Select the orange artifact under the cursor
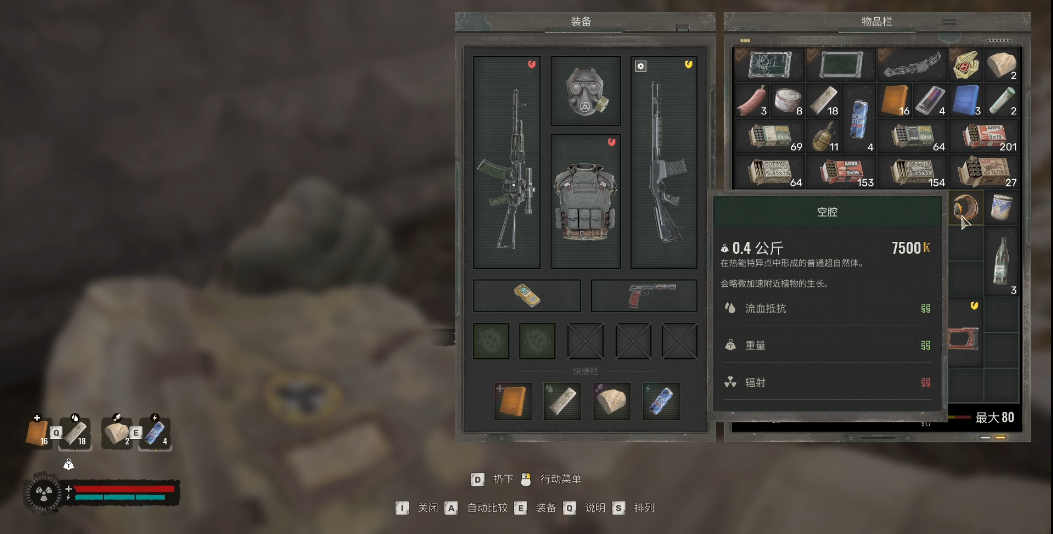The image size is (1053, 534). tap(965, 209)
